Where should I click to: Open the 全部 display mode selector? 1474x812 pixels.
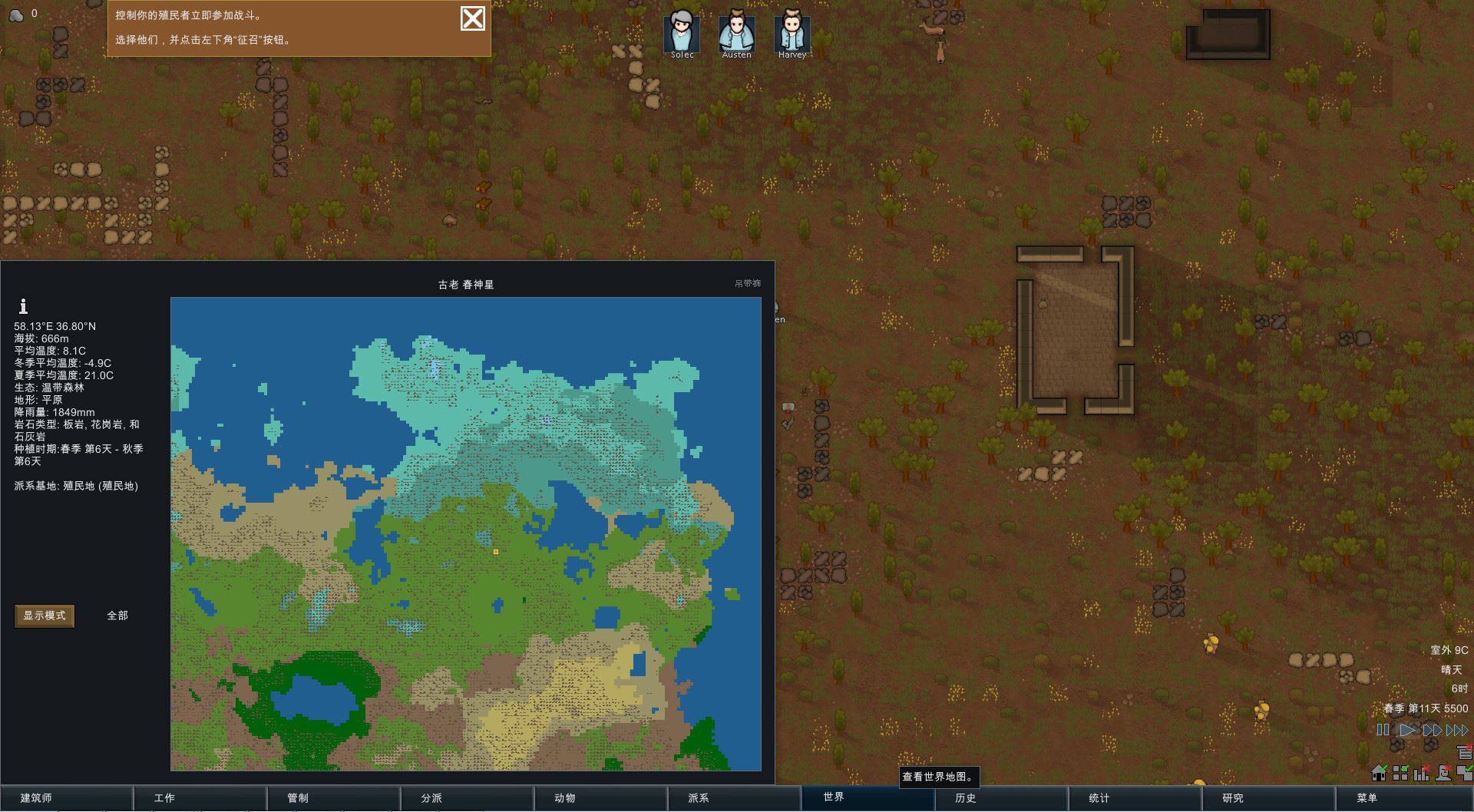point(117,616)
